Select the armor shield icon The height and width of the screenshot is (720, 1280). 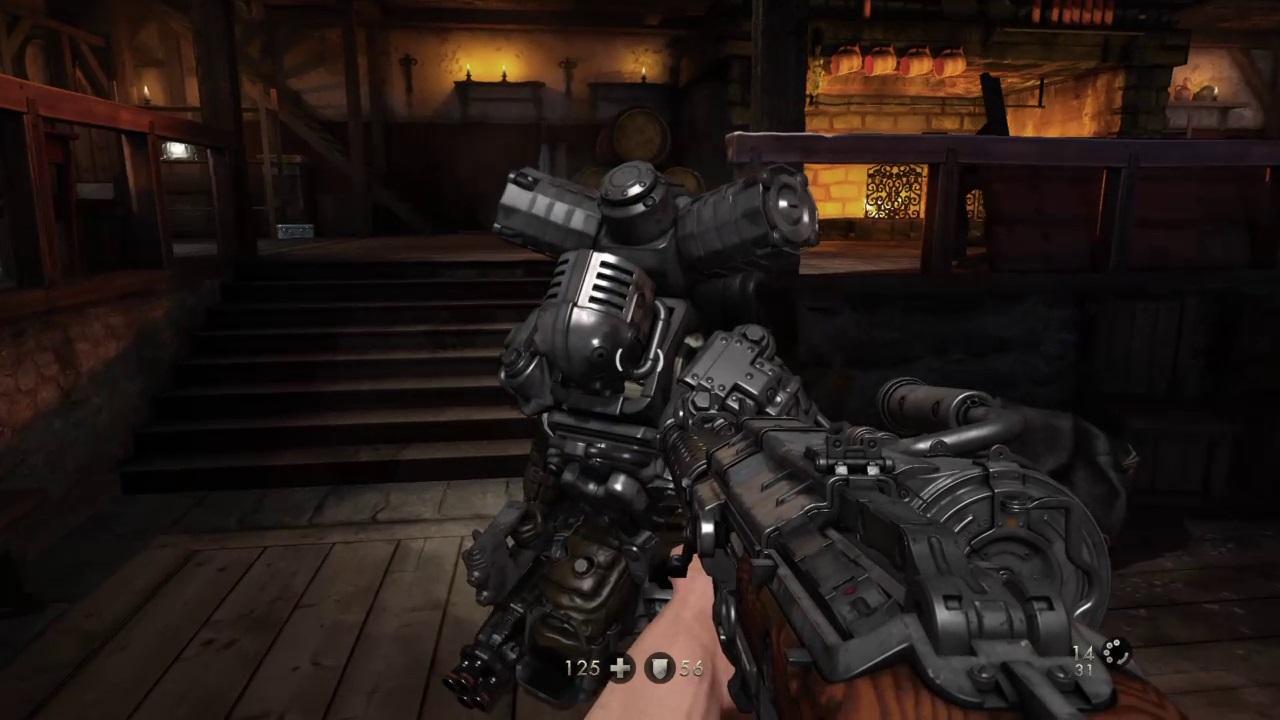tap(660, 668)
